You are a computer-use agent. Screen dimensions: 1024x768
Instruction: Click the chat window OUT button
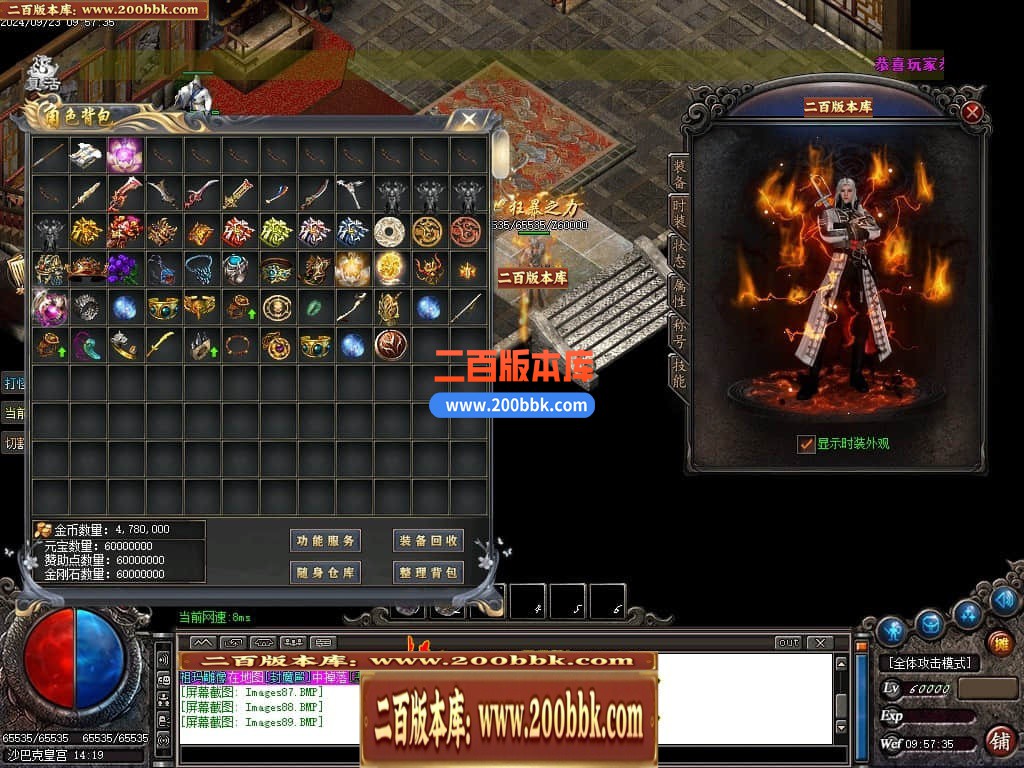click(788, 642)
